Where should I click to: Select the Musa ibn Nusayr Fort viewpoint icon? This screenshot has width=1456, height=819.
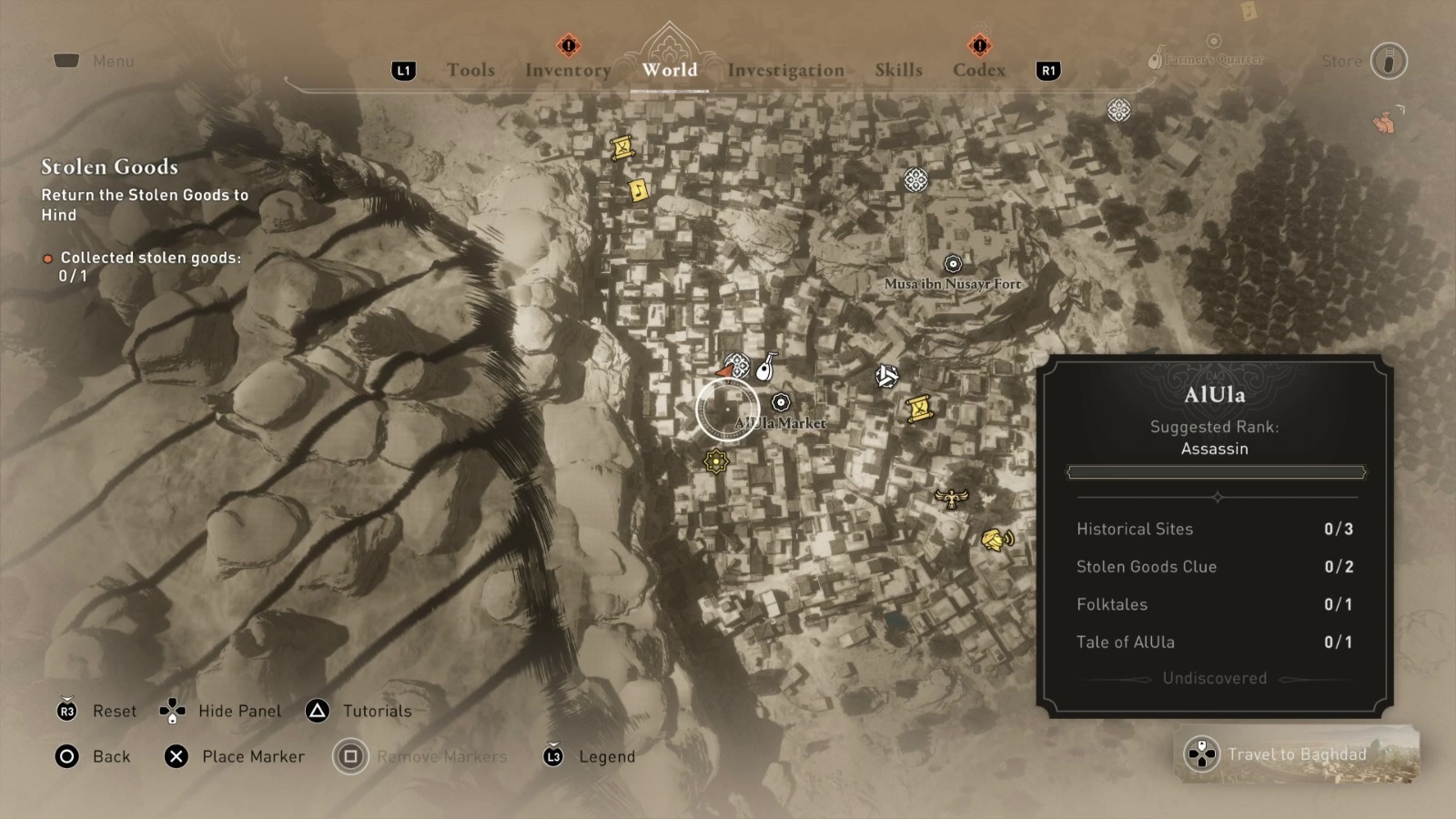[952, 265]
